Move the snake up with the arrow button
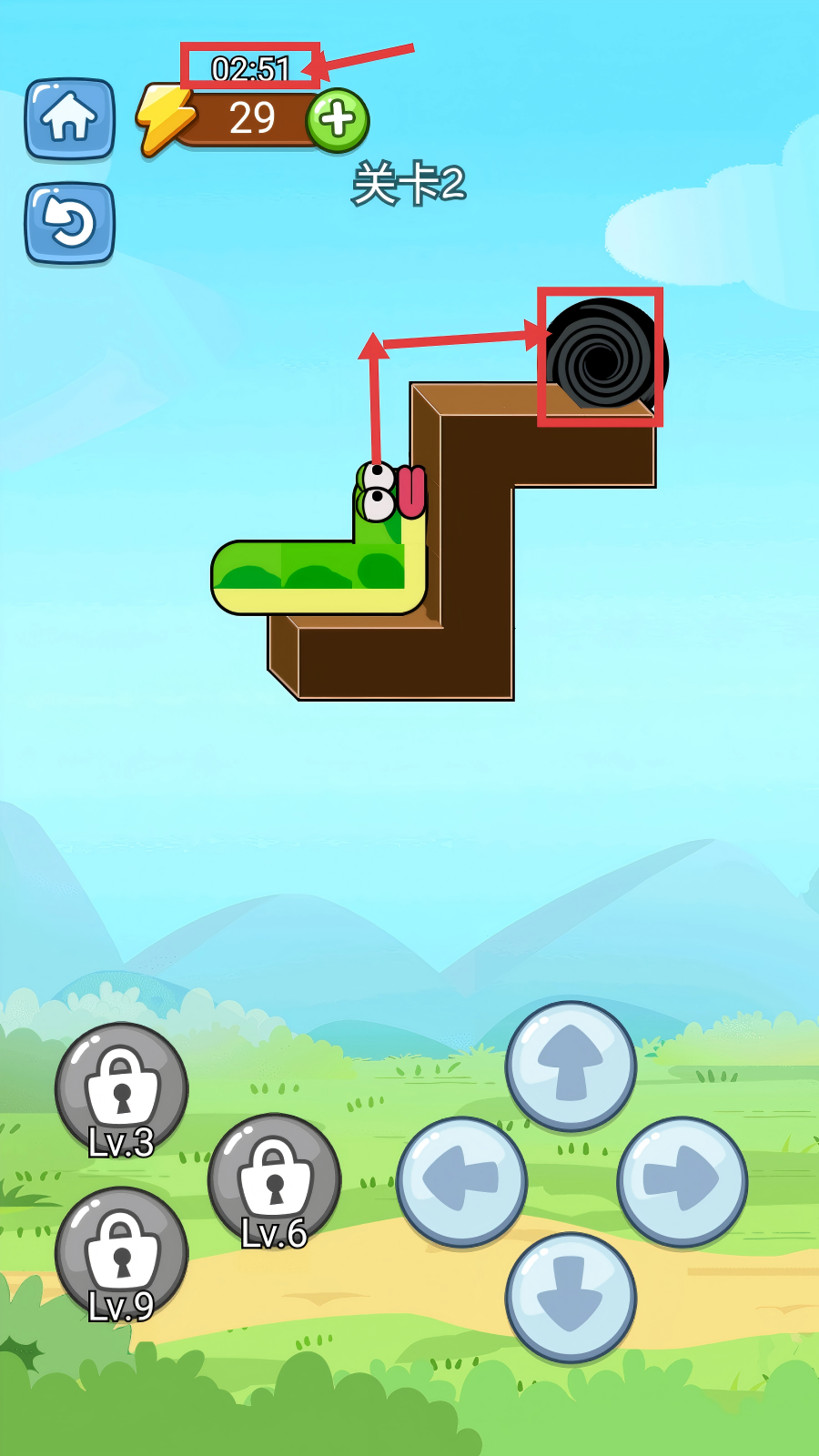Screen dimensions: 819x1456 tap(571, 1066)
